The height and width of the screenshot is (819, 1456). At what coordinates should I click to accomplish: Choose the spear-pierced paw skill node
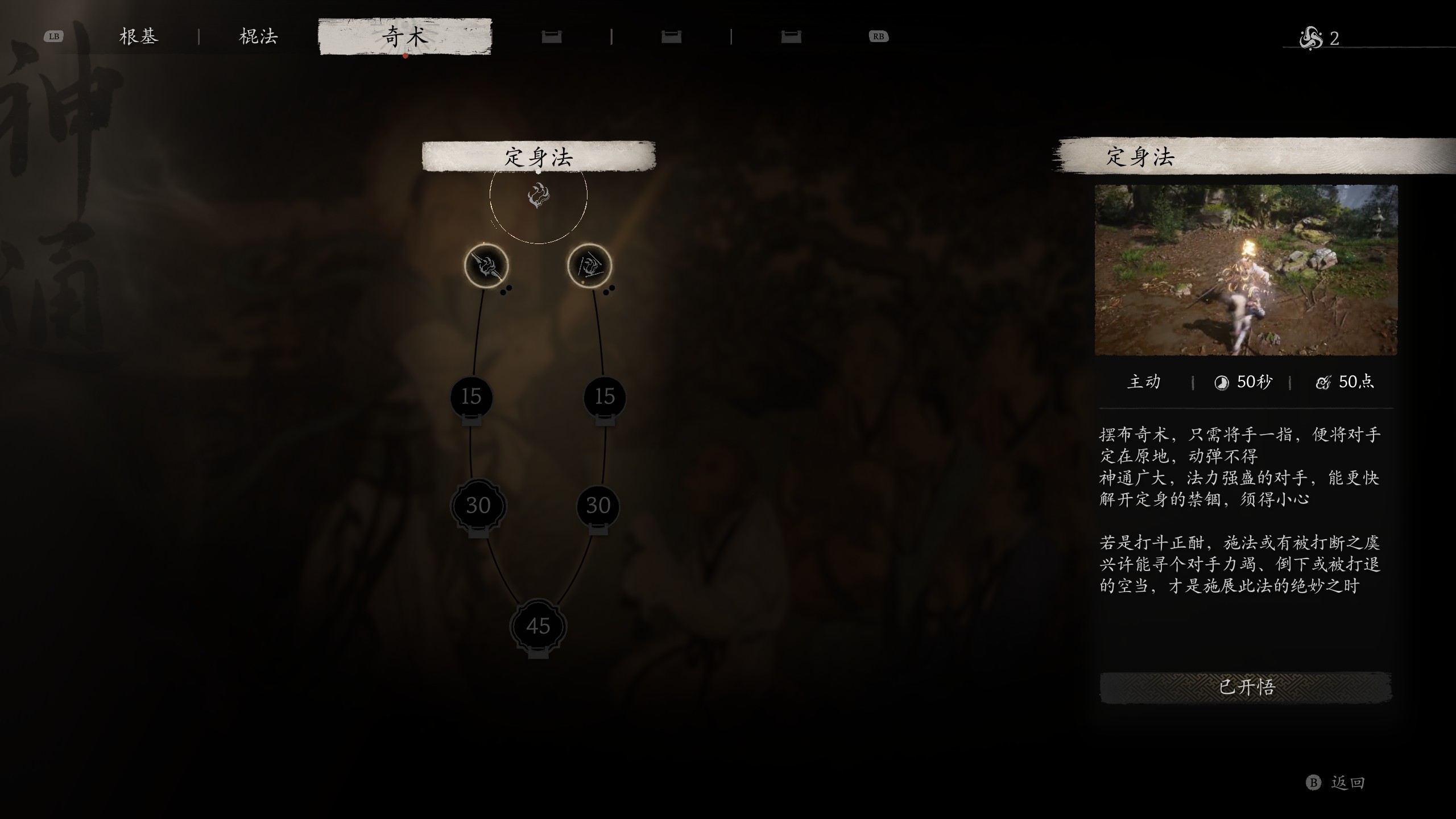486,266
